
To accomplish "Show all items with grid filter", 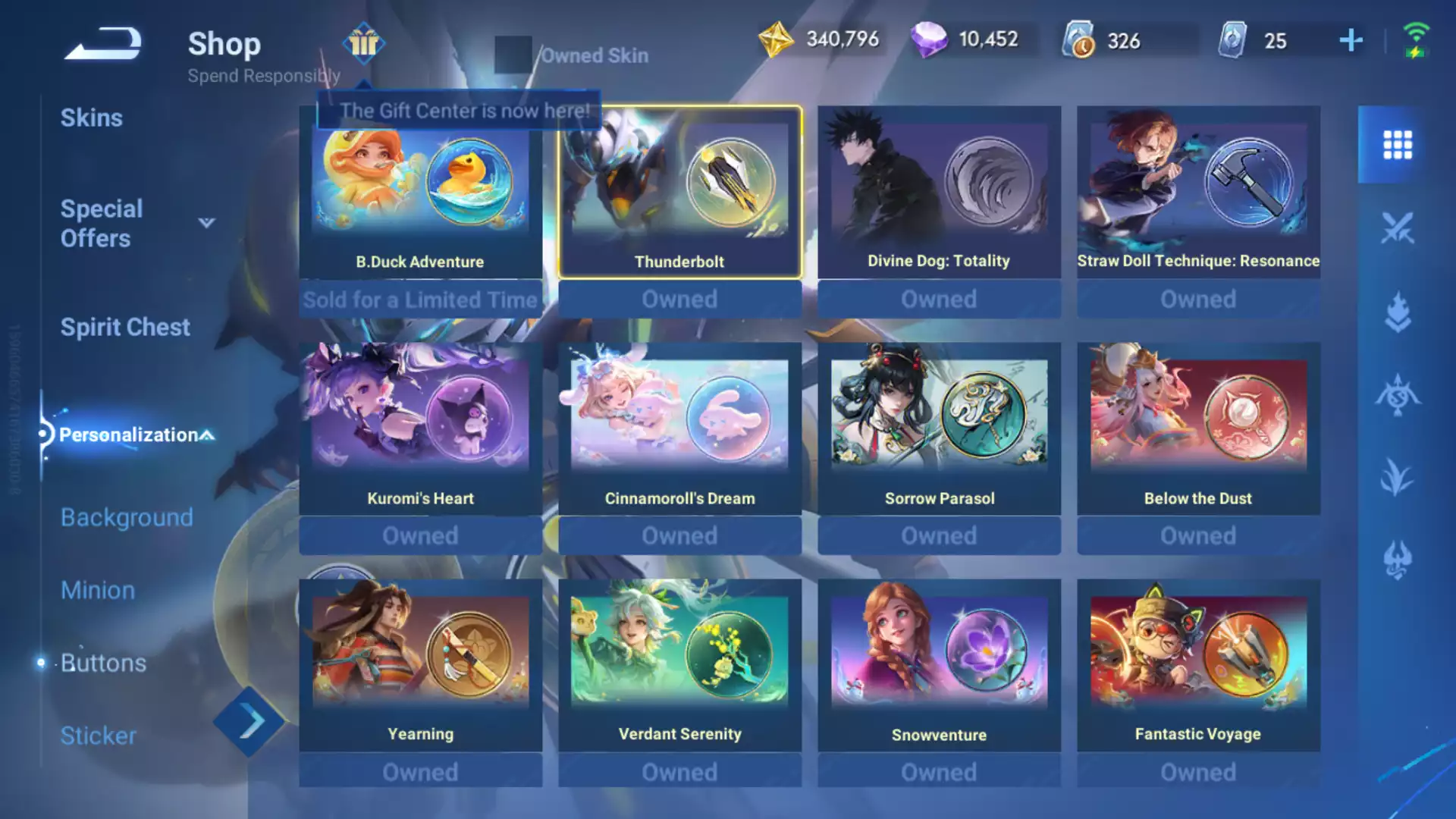I will tap(1397, 145).
